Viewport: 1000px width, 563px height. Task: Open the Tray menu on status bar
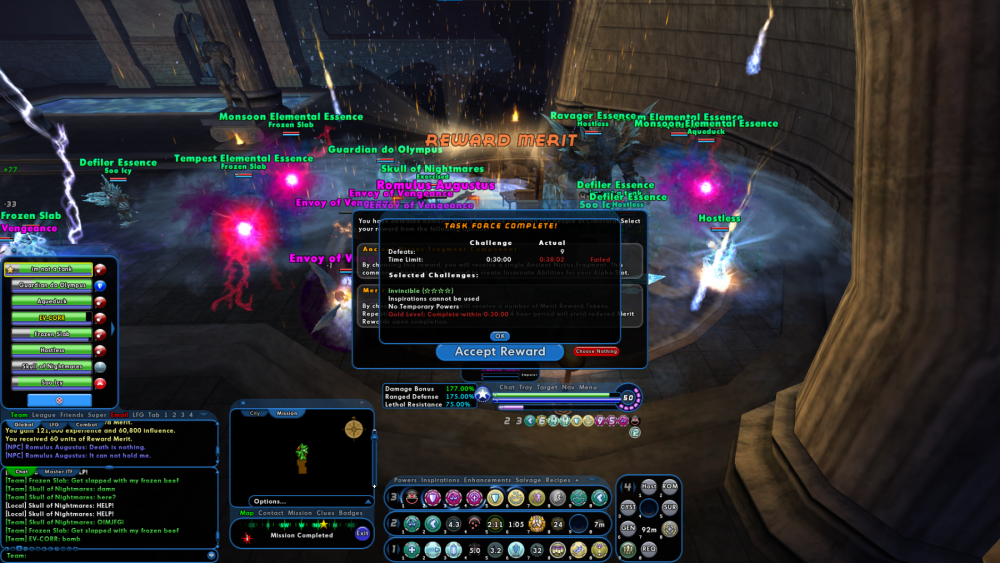coord(527,387)
